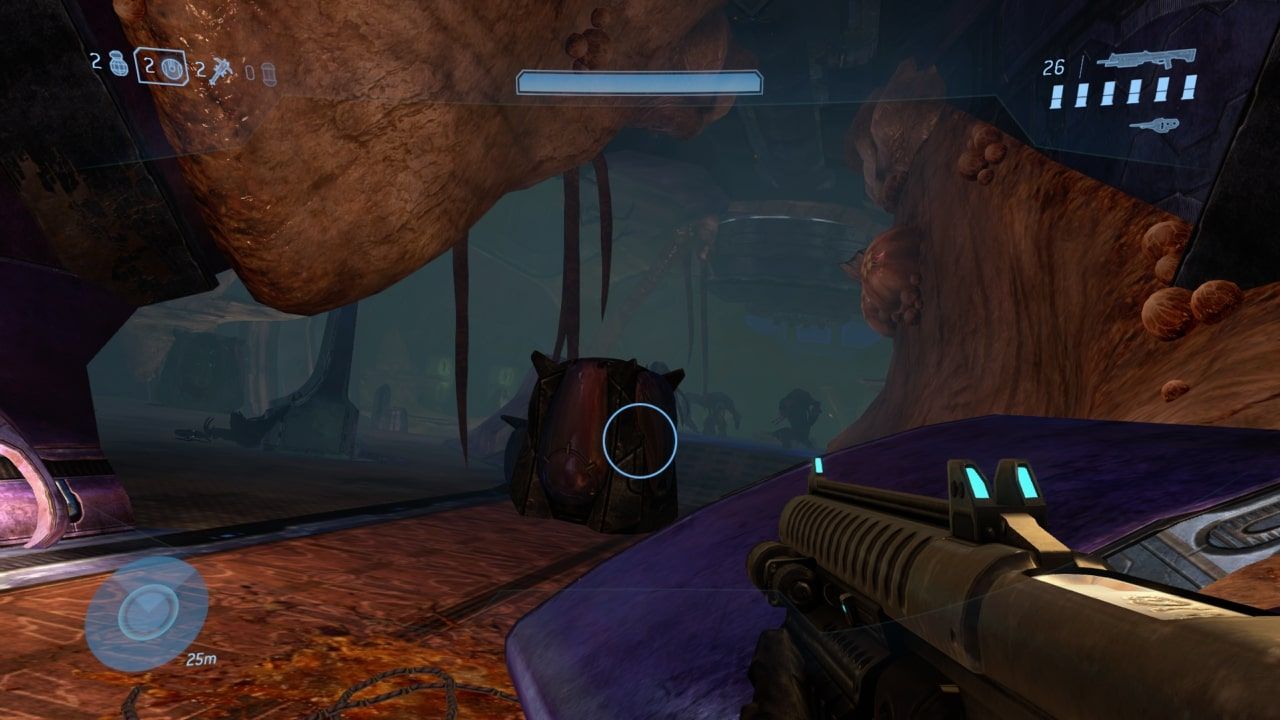Click the firebomb grenade icon

click(x=267, y=72)
